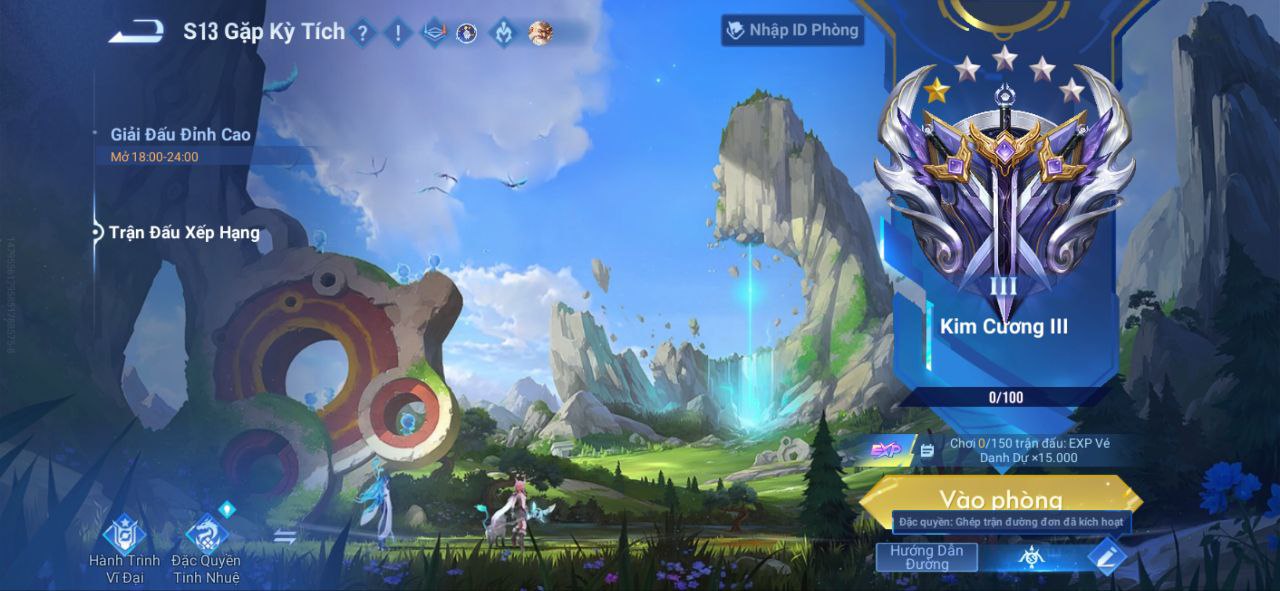1280x591 pixels.
Task: Switch to Trận Đấu Xếp Hạng
Action: pyautogui.click(x=184, y=233)
